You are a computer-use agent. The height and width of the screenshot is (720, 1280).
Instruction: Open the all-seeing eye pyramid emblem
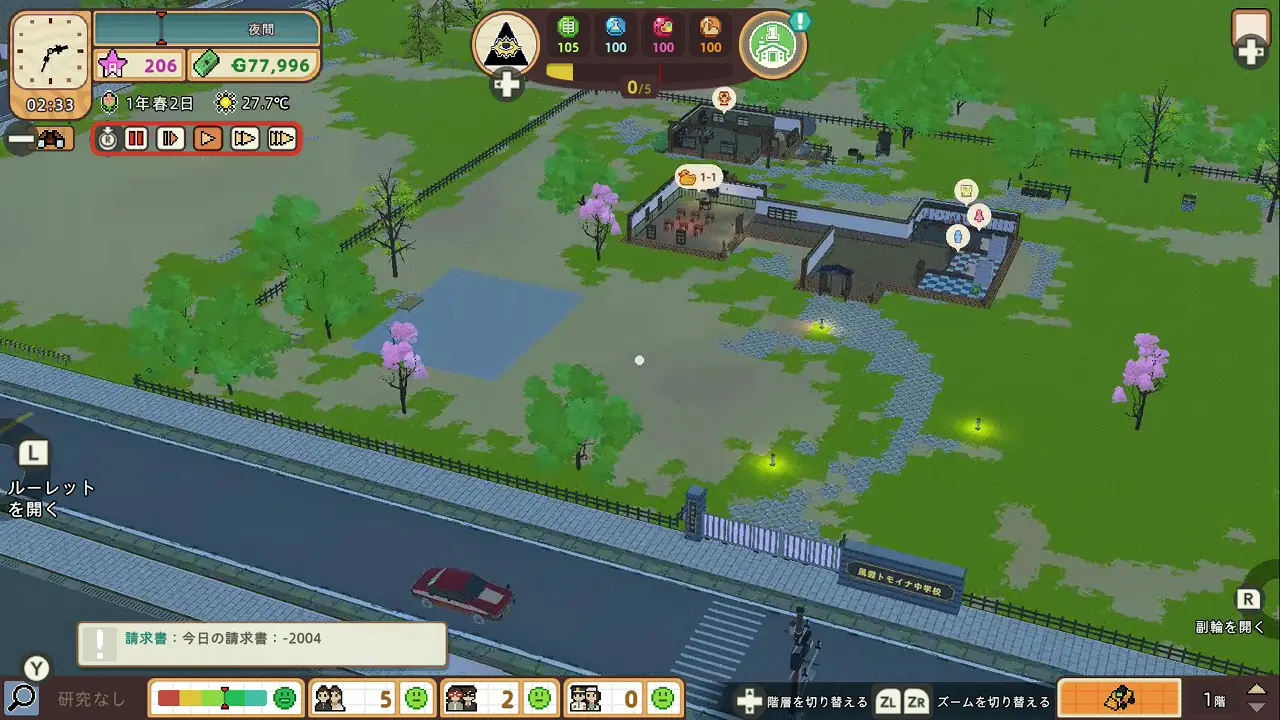tap(505, 44)
